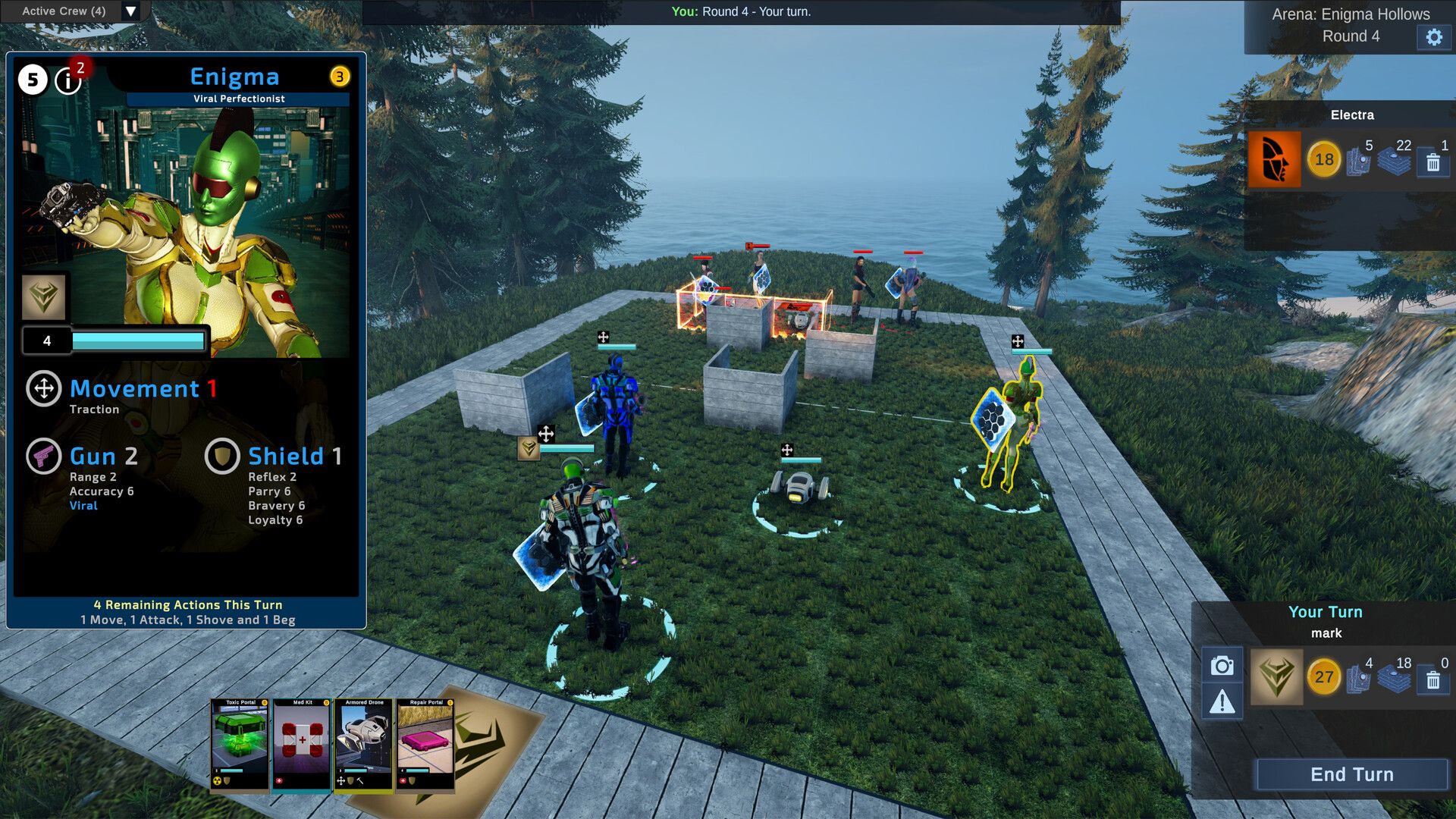Select the Toxic Portal card
Viewport: 1456px width, 819px height.
240,744
